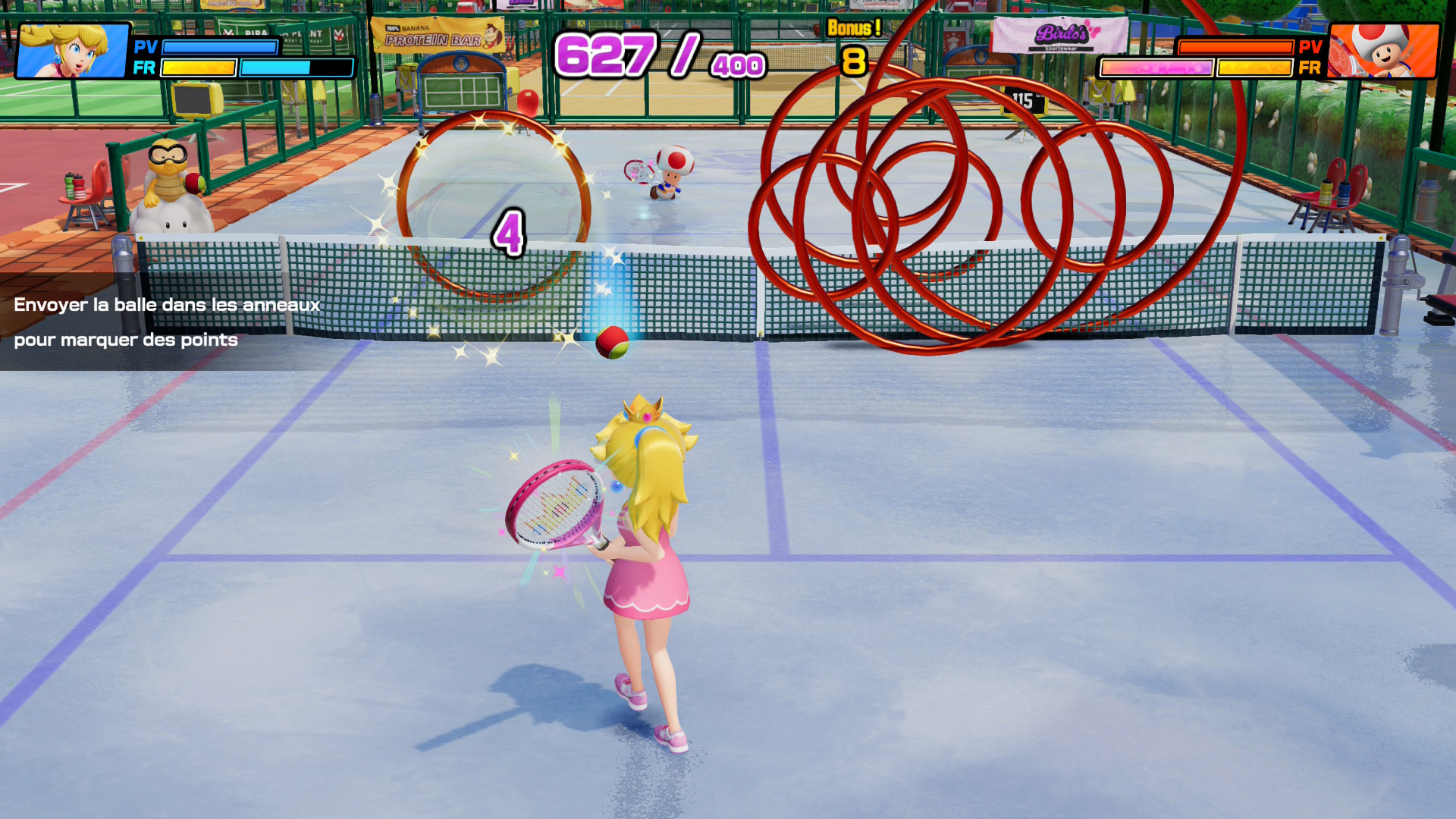Click the tutorial text about sending ball into rings
1456x819 pixels.
(x=167, y=322)
